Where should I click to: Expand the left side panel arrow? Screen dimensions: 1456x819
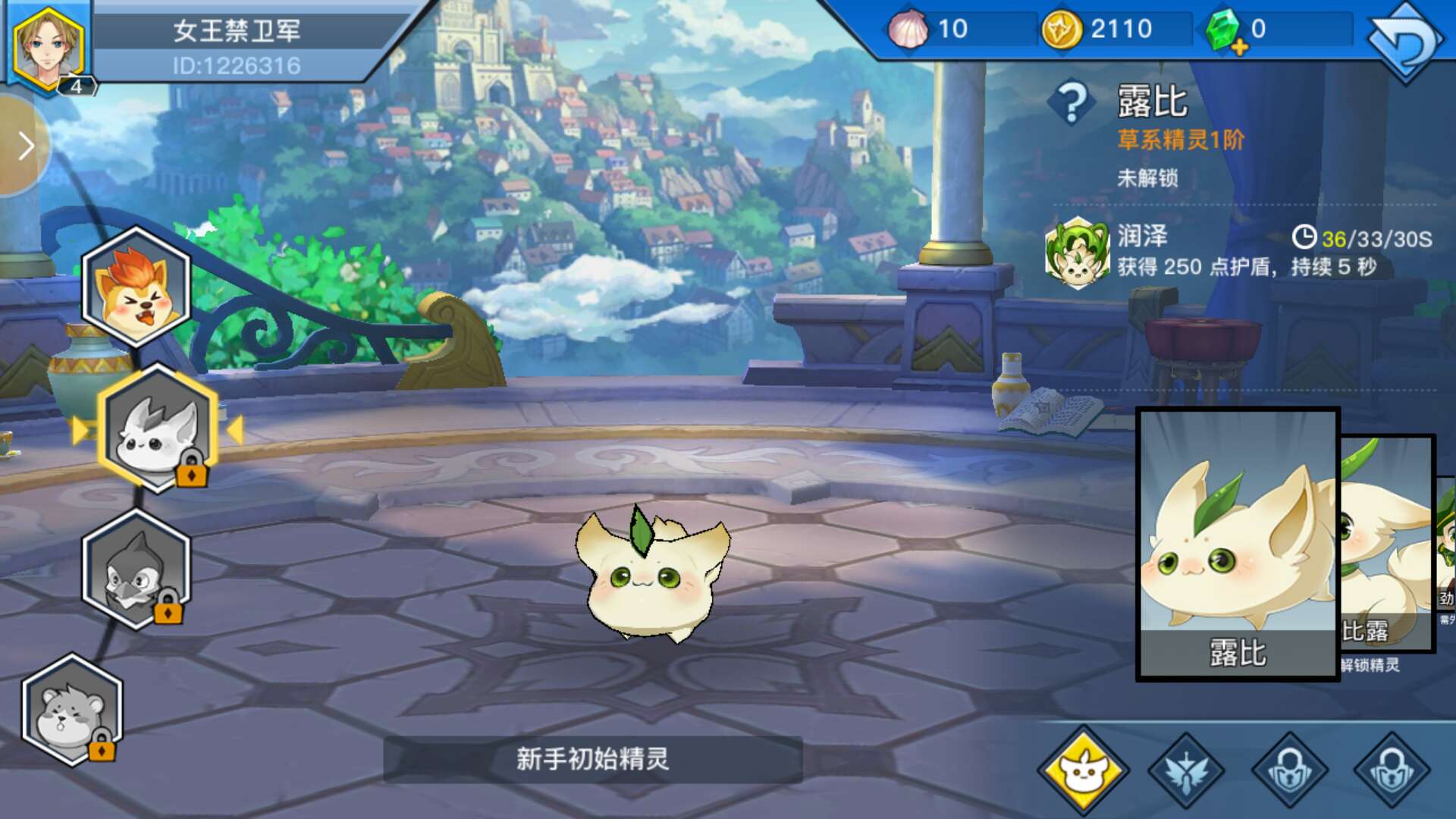point(26,146)
